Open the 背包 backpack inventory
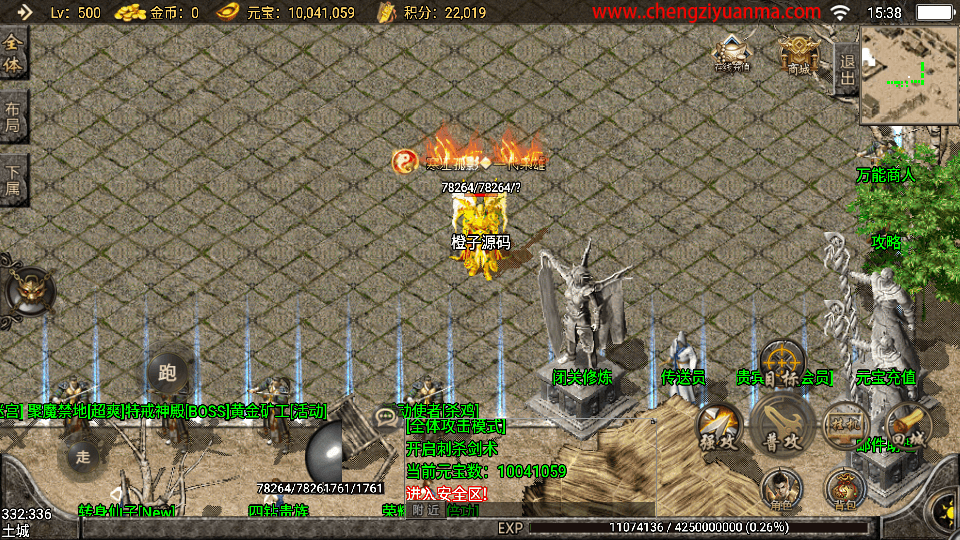The image size is (960, 540). click(x=845, y=489)
